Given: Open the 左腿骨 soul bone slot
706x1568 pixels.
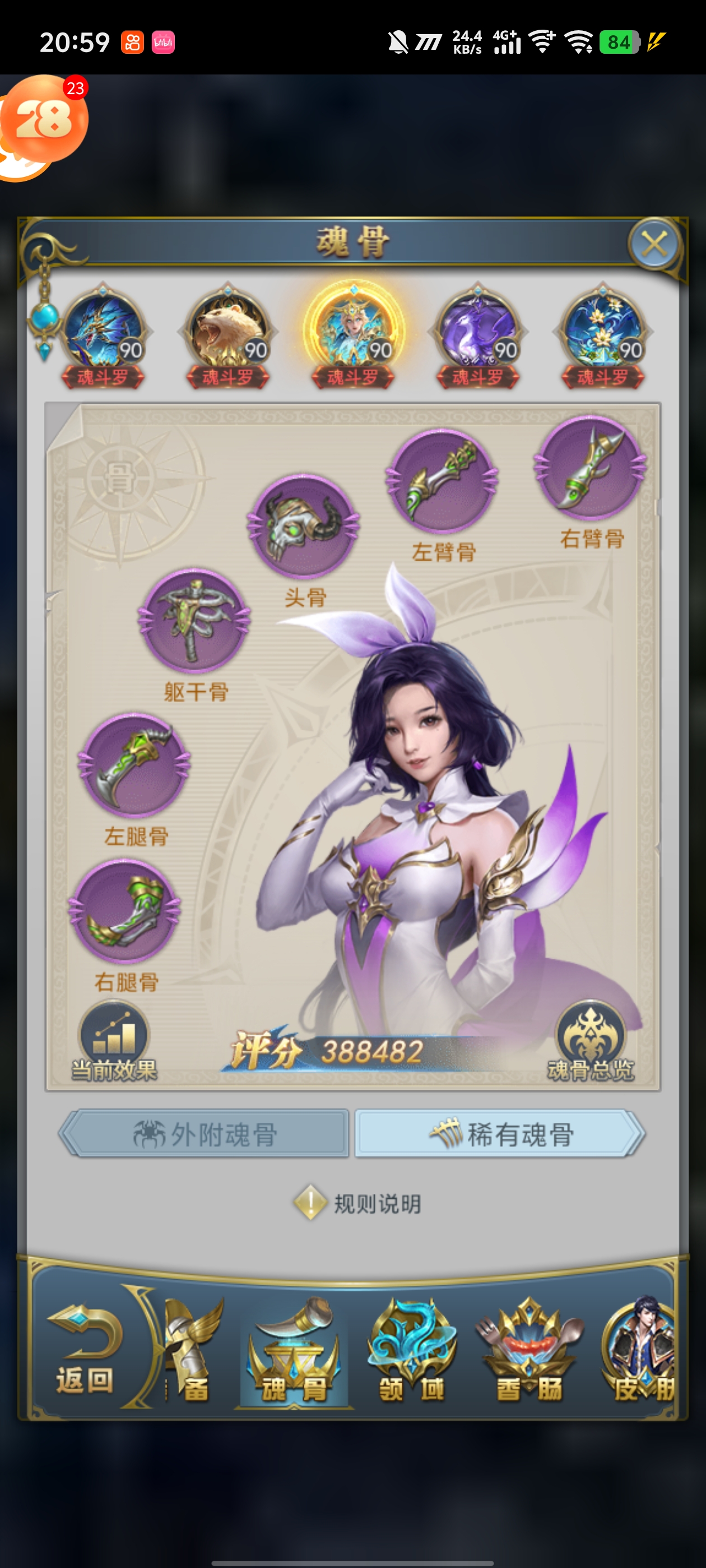Looking at the screenshot, I should click(x=134, y=764).
